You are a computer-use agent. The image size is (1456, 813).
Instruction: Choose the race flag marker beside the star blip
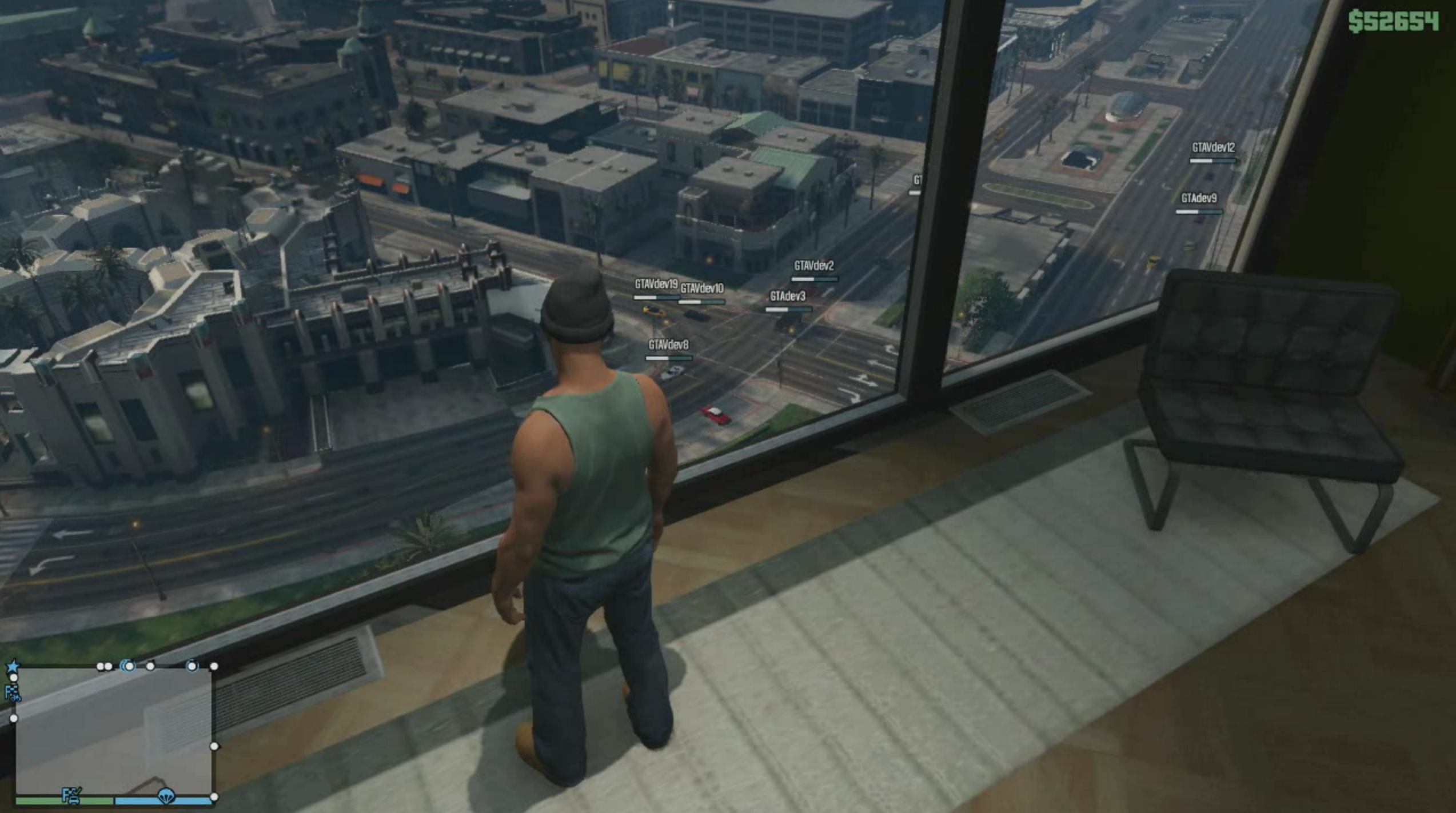coord(12,692)
